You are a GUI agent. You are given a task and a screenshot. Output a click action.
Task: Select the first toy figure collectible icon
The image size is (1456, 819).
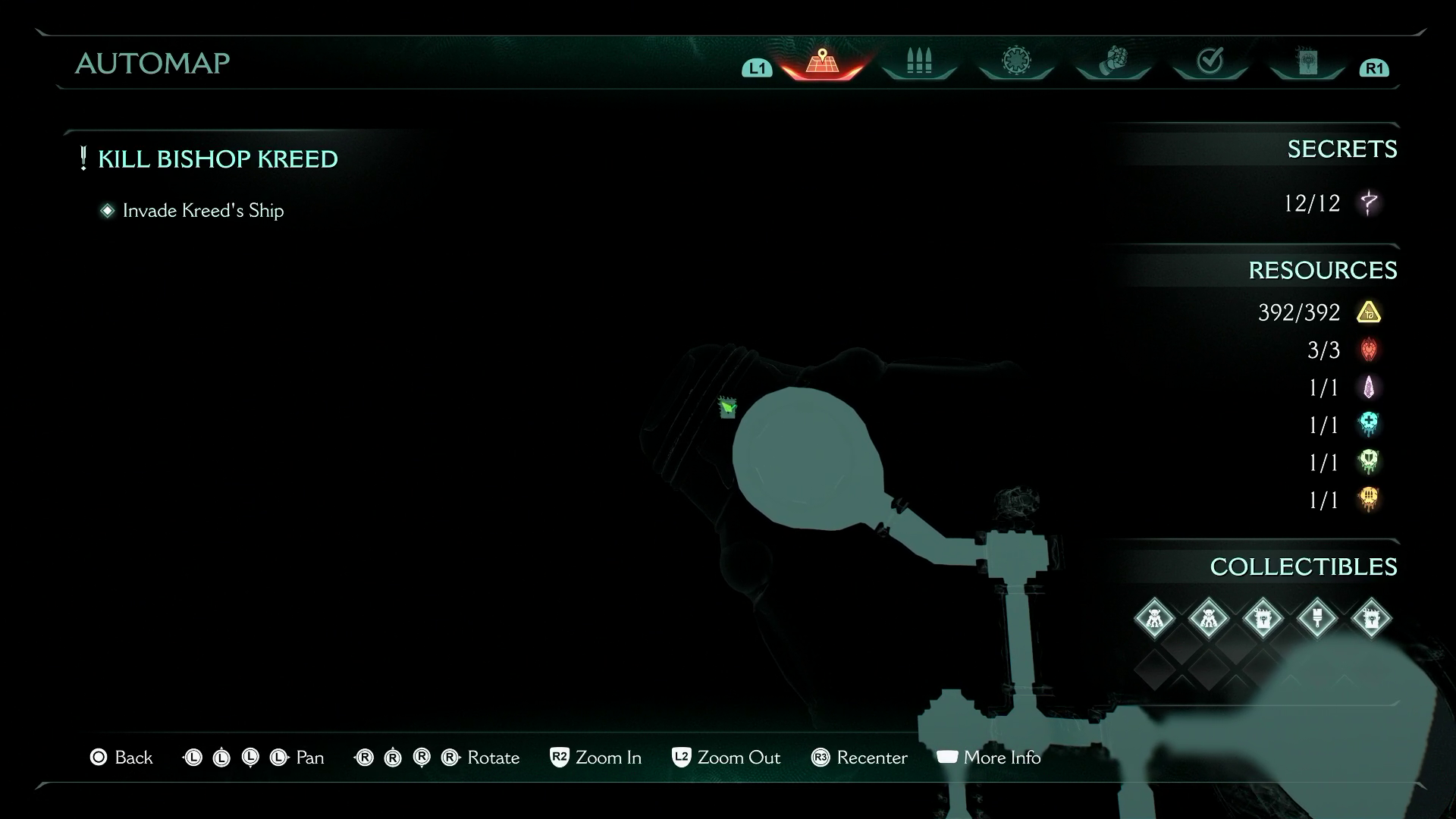pos(1155,619)
